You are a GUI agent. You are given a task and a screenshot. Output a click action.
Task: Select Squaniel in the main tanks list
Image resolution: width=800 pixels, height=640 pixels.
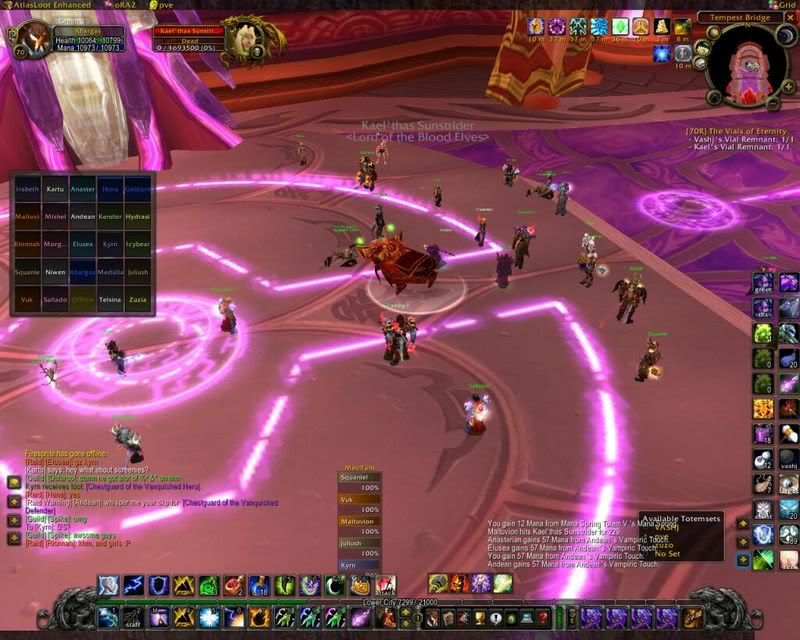[x=357, y=478]
